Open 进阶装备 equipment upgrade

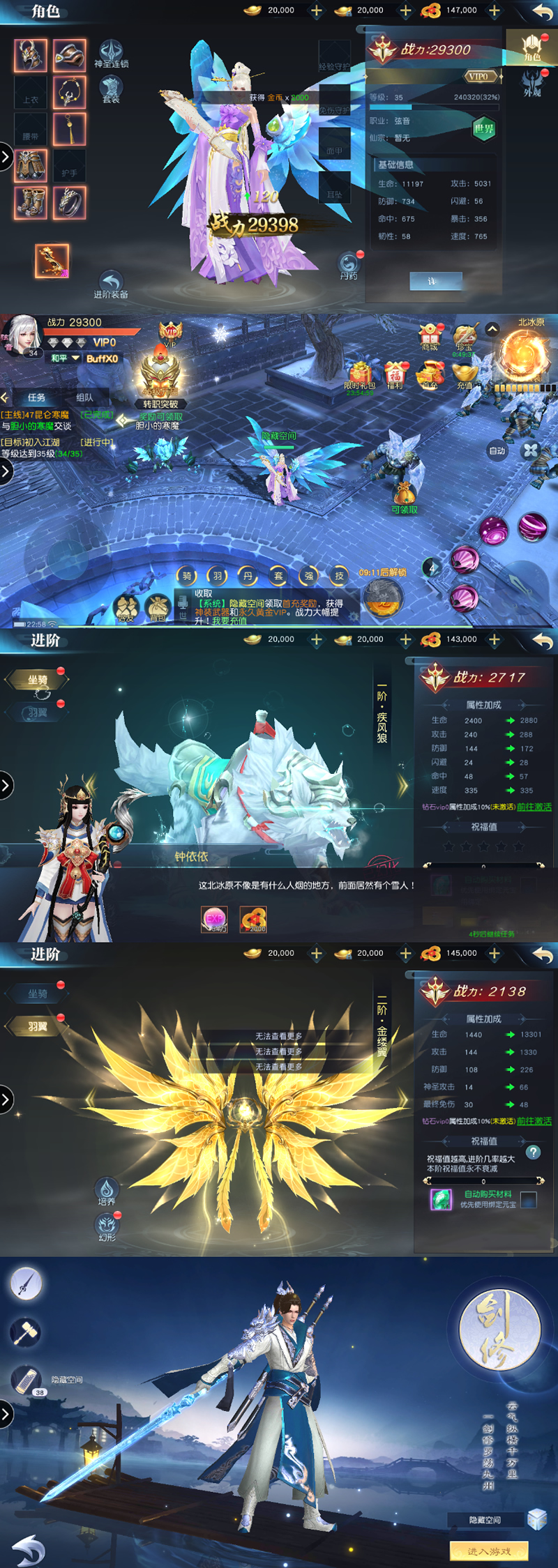coord(111,284)
